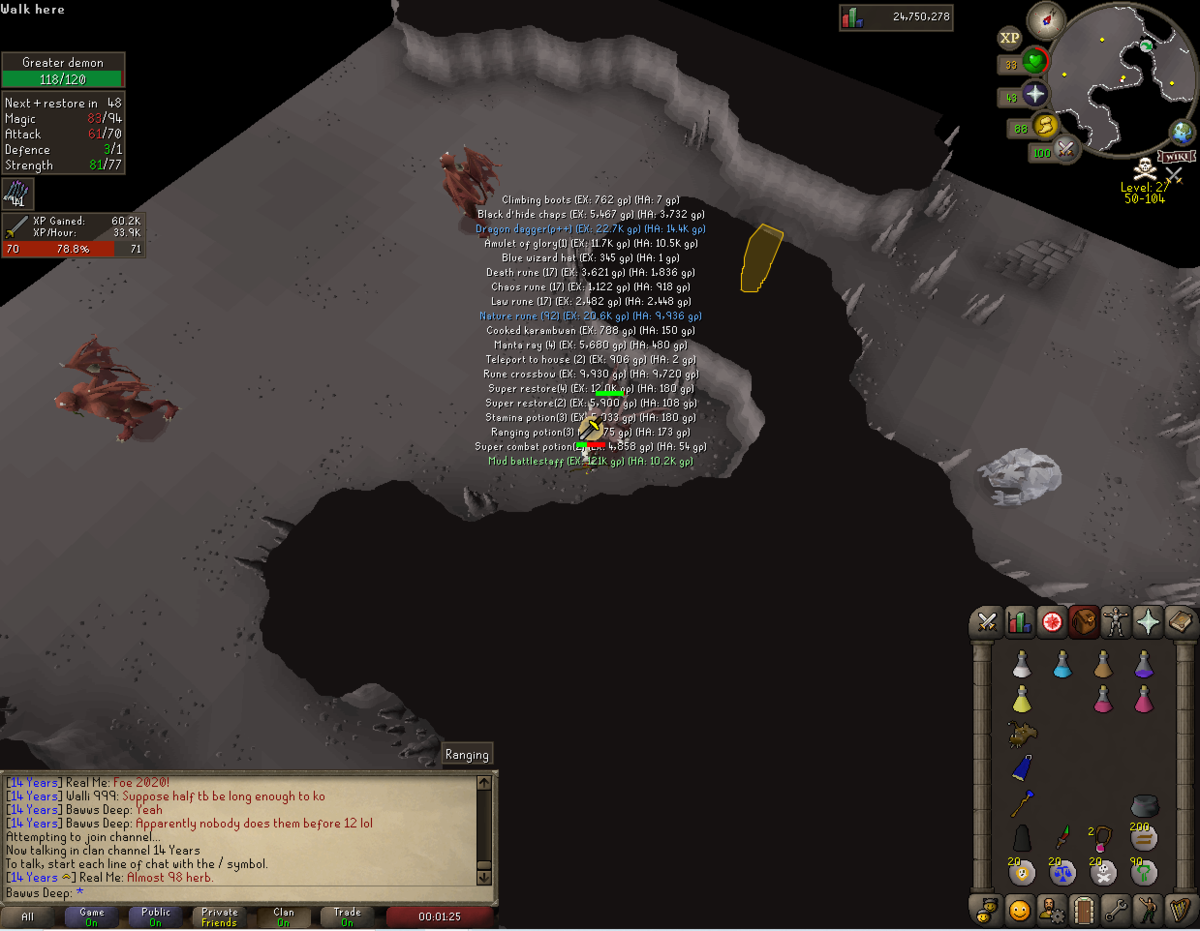The width and height of the screenshot is (1200, 931).
Task: Open the Quest List tab
Action: (x=1052, y=622)
